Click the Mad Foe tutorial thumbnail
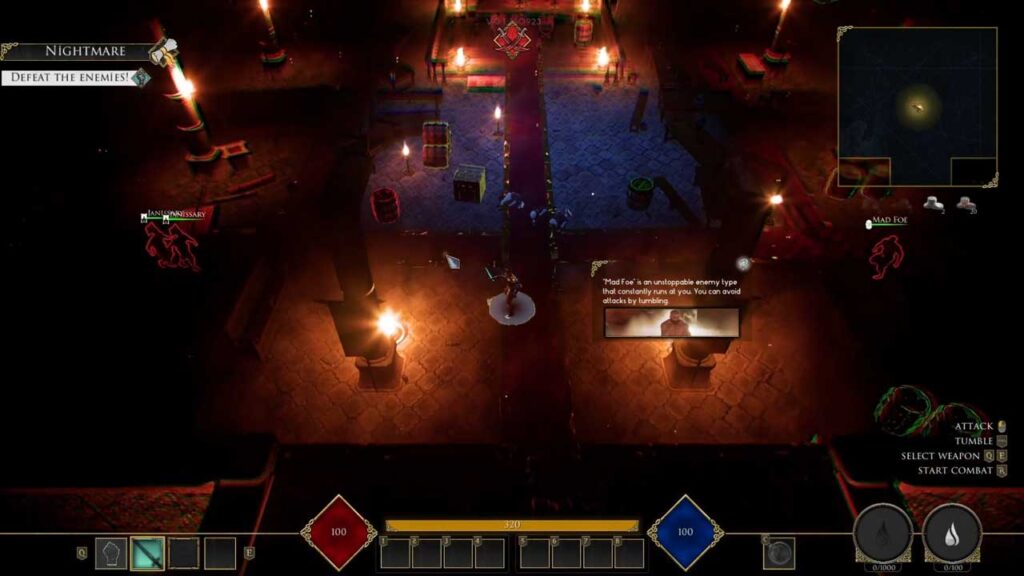 672,322
